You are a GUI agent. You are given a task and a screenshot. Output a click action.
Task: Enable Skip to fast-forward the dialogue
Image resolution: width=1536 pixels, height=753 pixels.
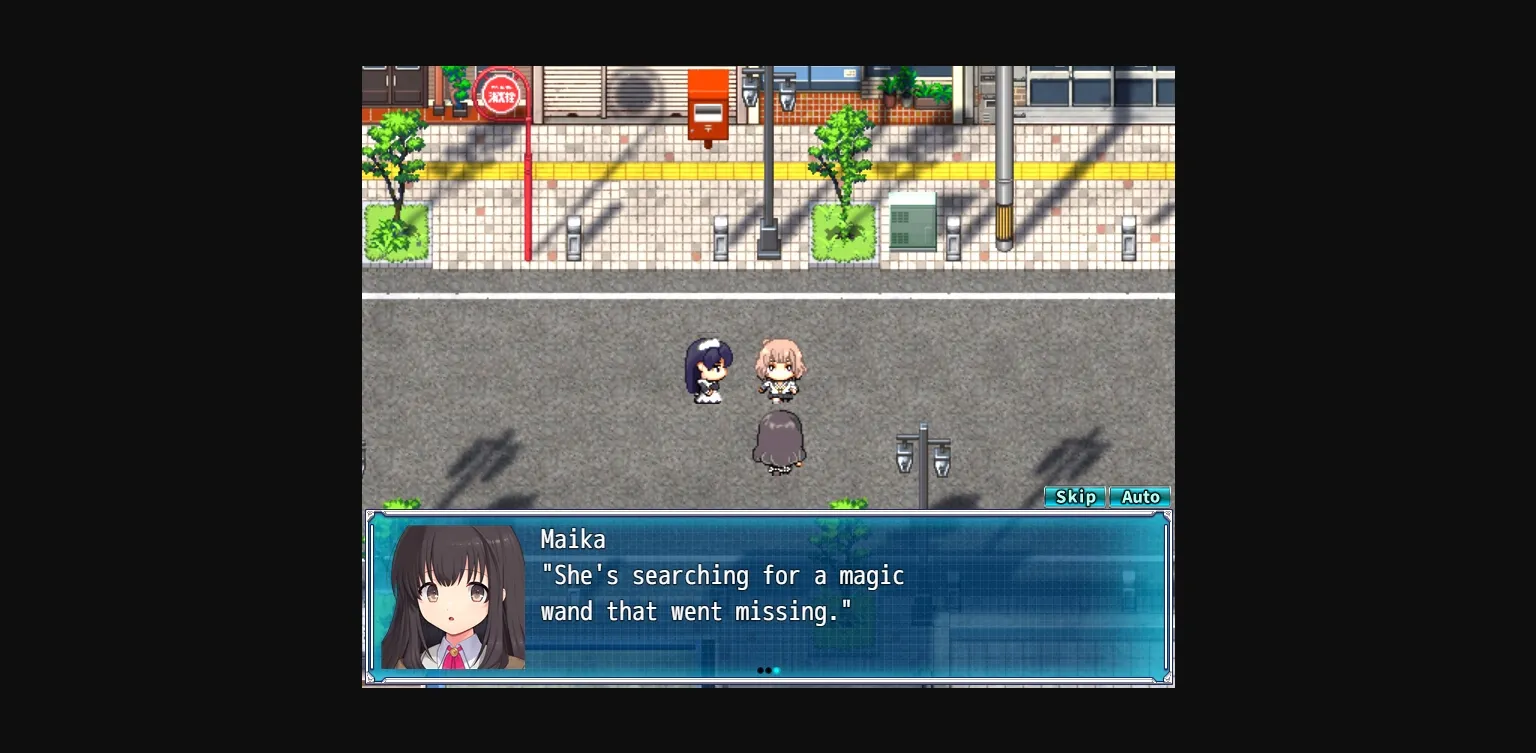(1075, 497)
